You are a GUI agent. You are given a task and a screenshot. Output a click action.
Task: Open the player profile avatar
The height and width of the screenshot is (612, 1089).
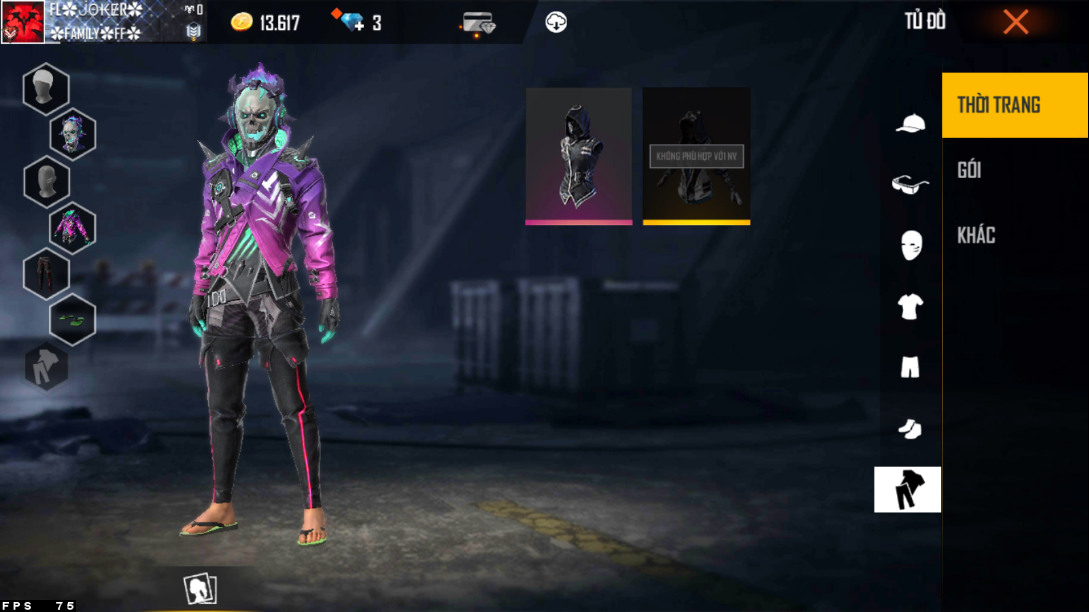[x=22, y=22]
